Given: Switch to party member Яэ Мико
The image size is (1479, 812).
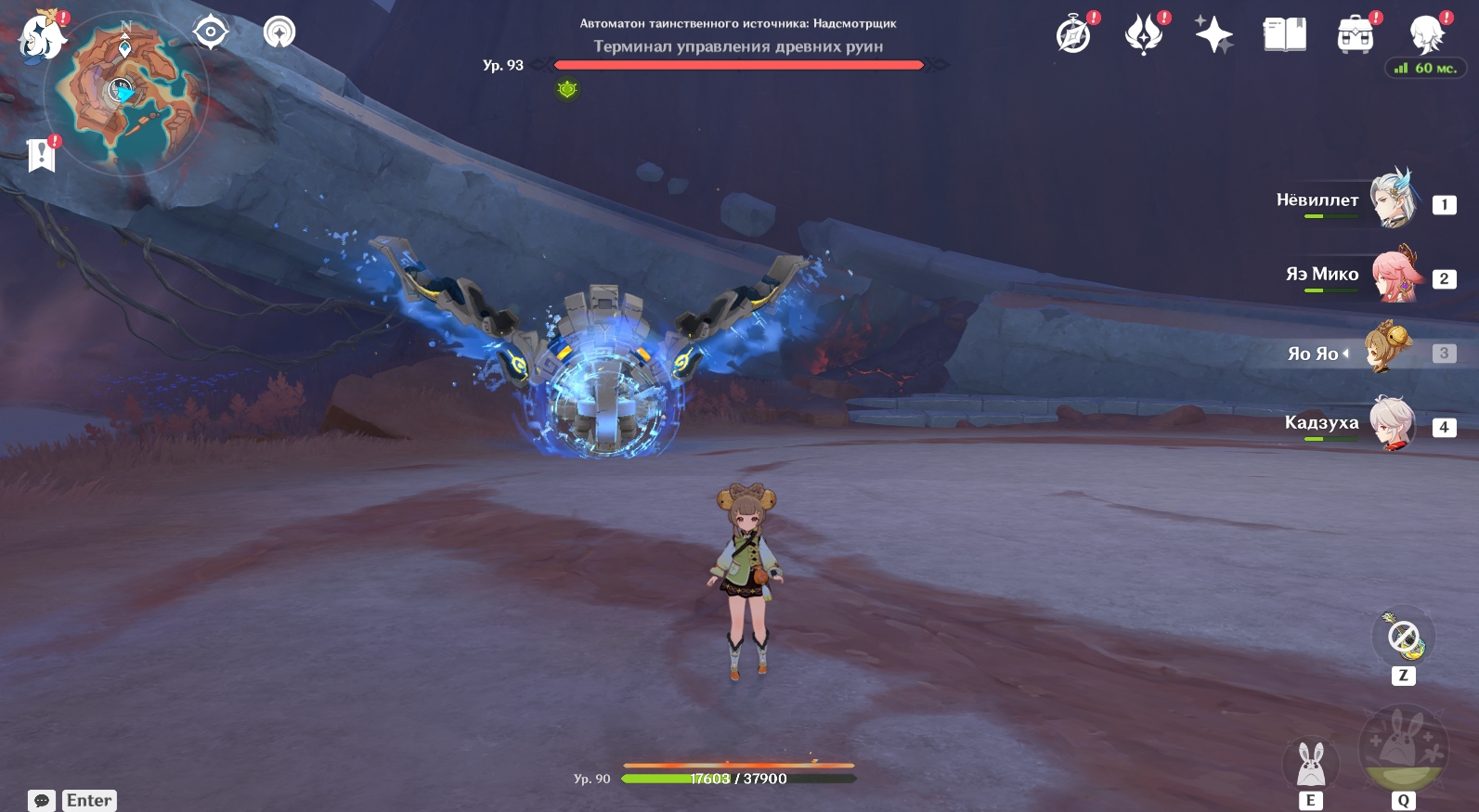Looking at the screenshot, I should 1393,275.
